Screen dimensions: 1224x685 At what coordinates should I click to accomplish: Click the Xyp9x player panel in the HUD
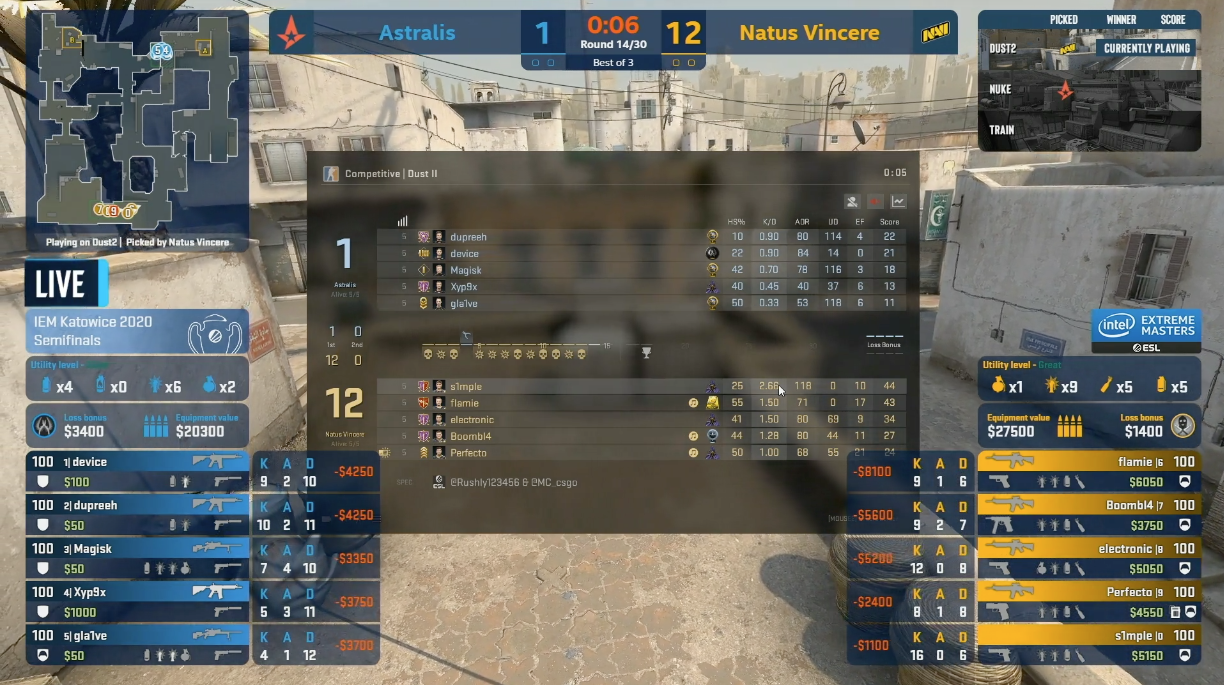click(137, 602)
